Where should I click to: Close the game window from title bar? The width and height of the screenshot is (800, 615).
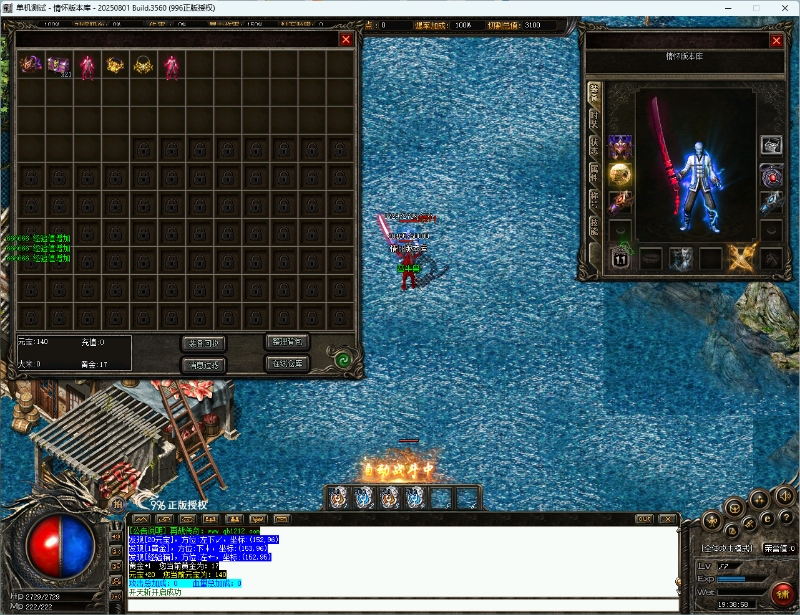[x=783, y=8]
